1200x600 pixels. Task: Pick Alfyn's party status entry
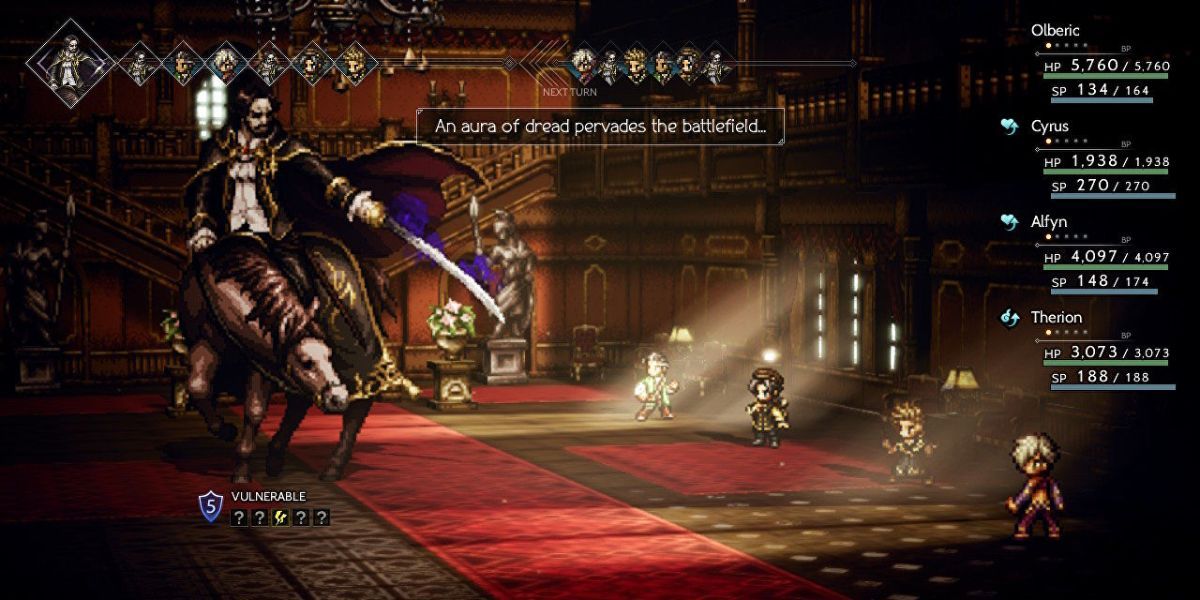click(1051, 222)
